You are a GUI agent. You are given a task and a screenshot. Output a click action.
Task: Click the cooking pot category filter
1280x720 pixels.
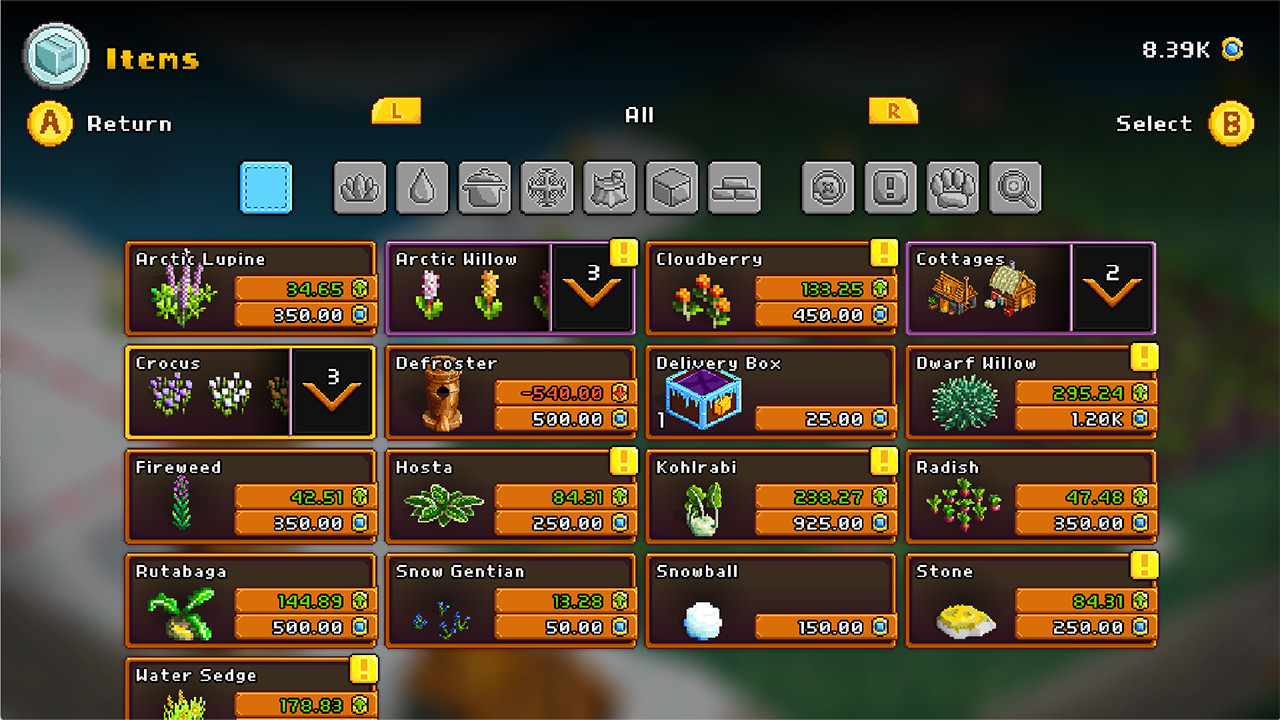coord(484,187)
